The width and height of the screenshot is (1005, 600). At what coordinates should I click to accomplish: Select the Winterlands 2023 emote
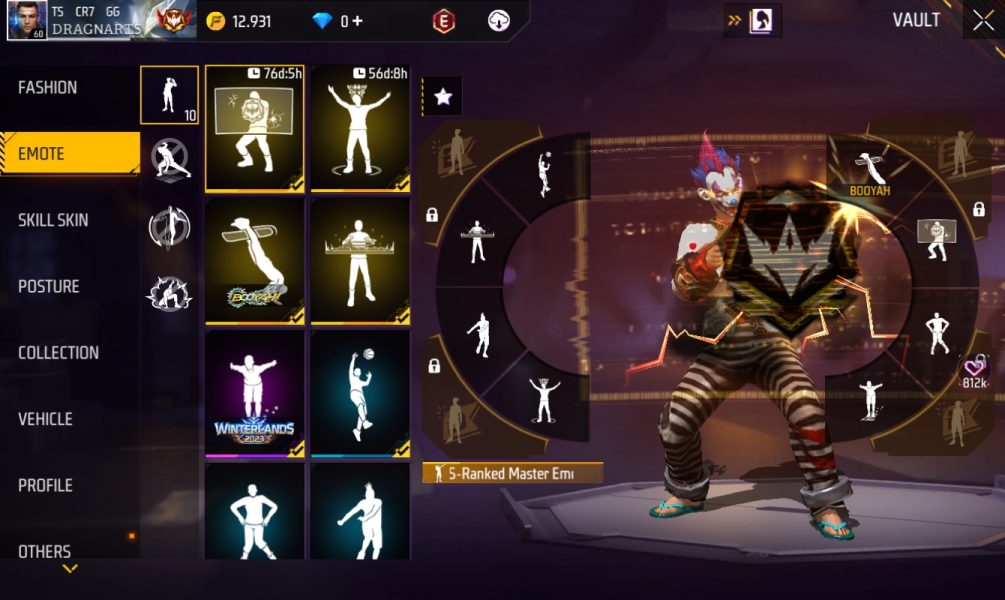click(254, 393)
